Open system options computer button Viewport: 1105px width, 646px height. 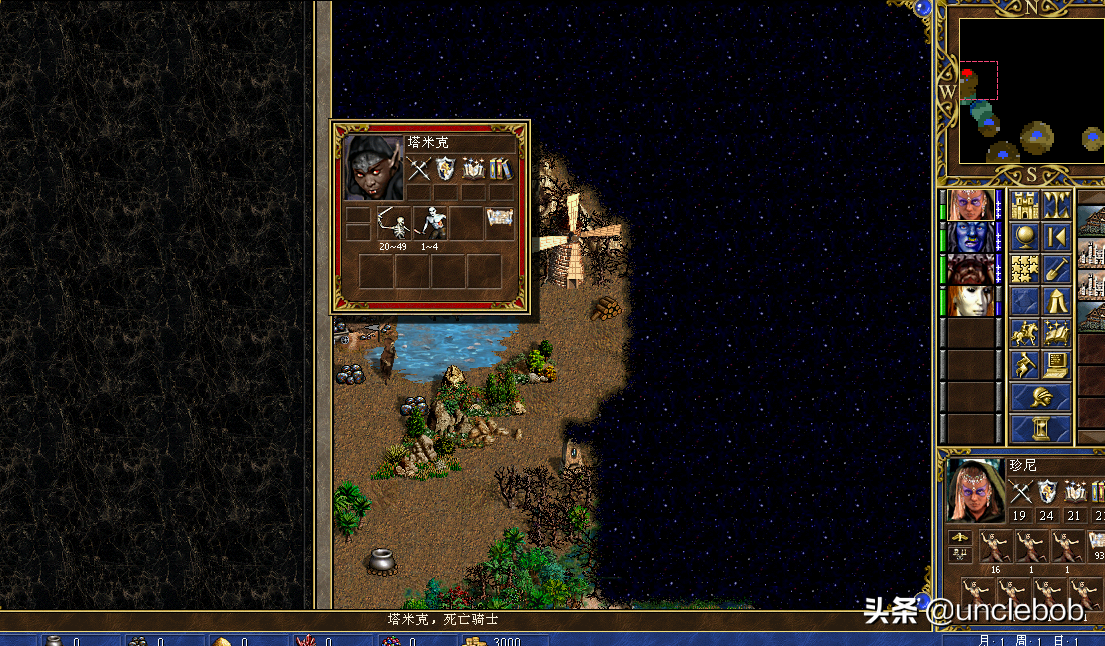pos(1056,365)
